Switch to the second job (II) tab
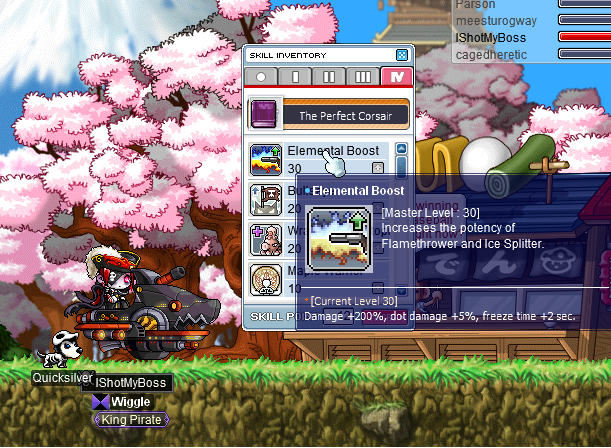 (329, 77)
